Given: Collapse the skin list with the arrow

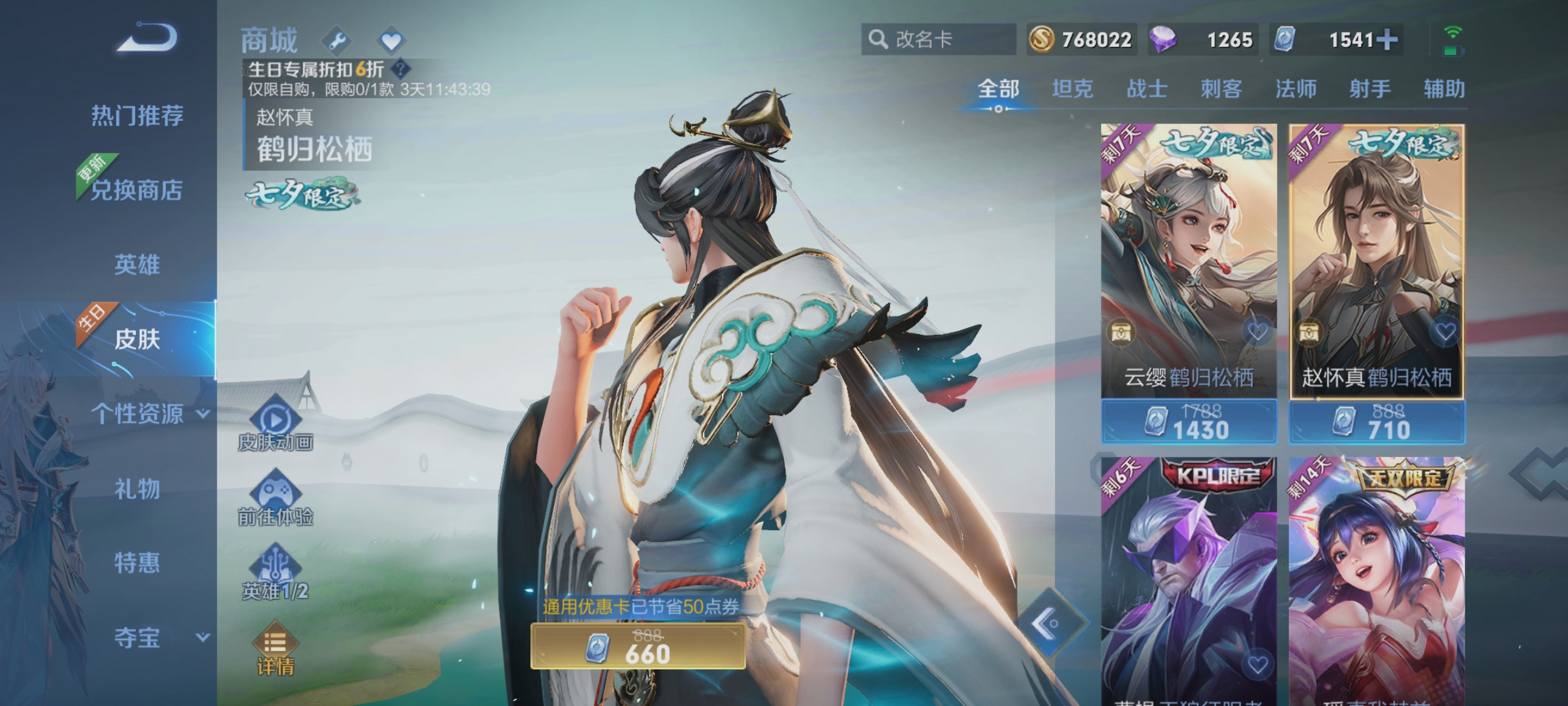Looking at the screenshot, I should [1048, 623].
